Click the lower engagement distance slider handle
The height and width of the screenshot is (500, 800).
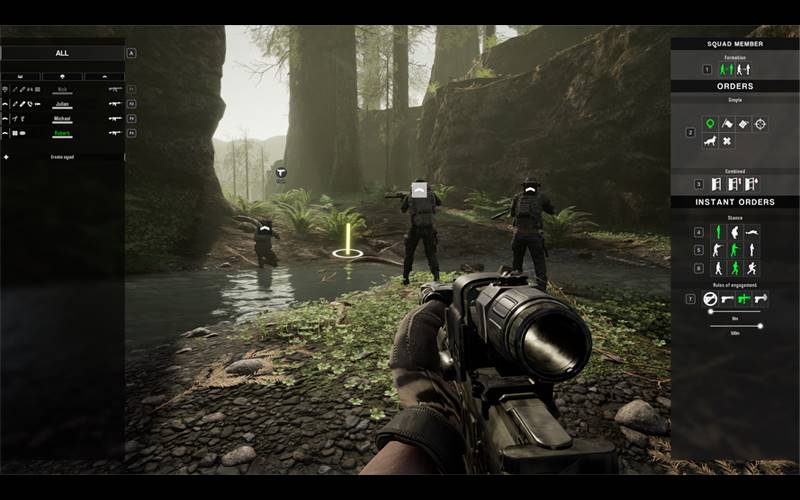[x=761, y=324]
